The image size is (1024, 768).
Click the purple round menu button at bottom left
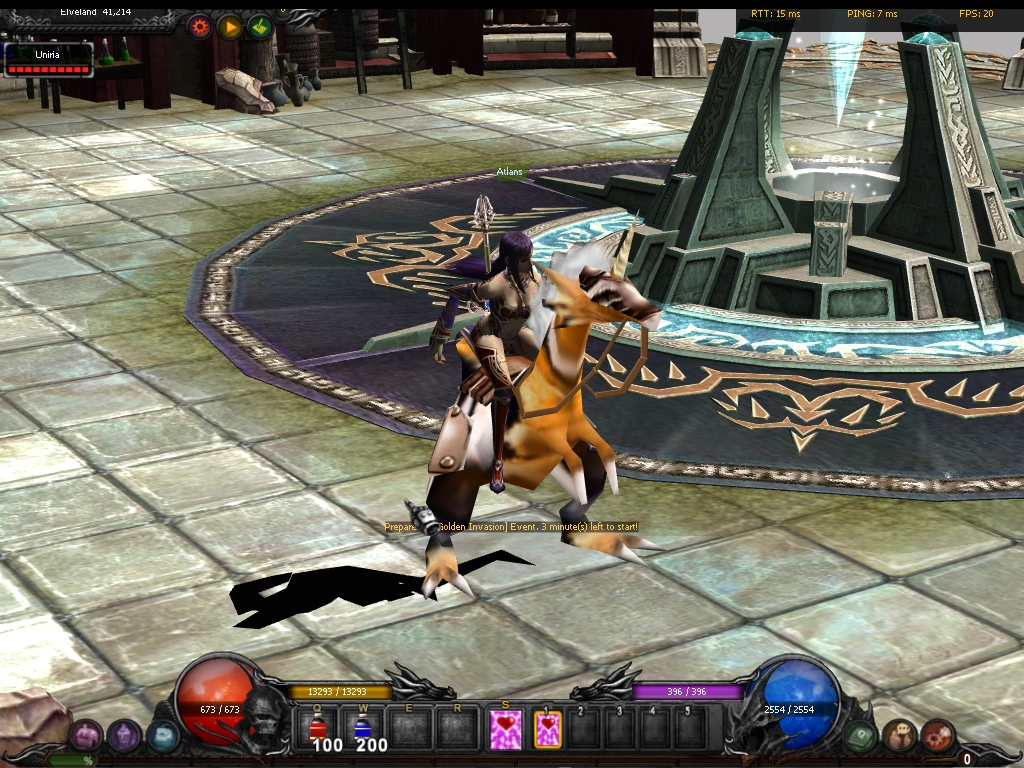pos(123,736)
